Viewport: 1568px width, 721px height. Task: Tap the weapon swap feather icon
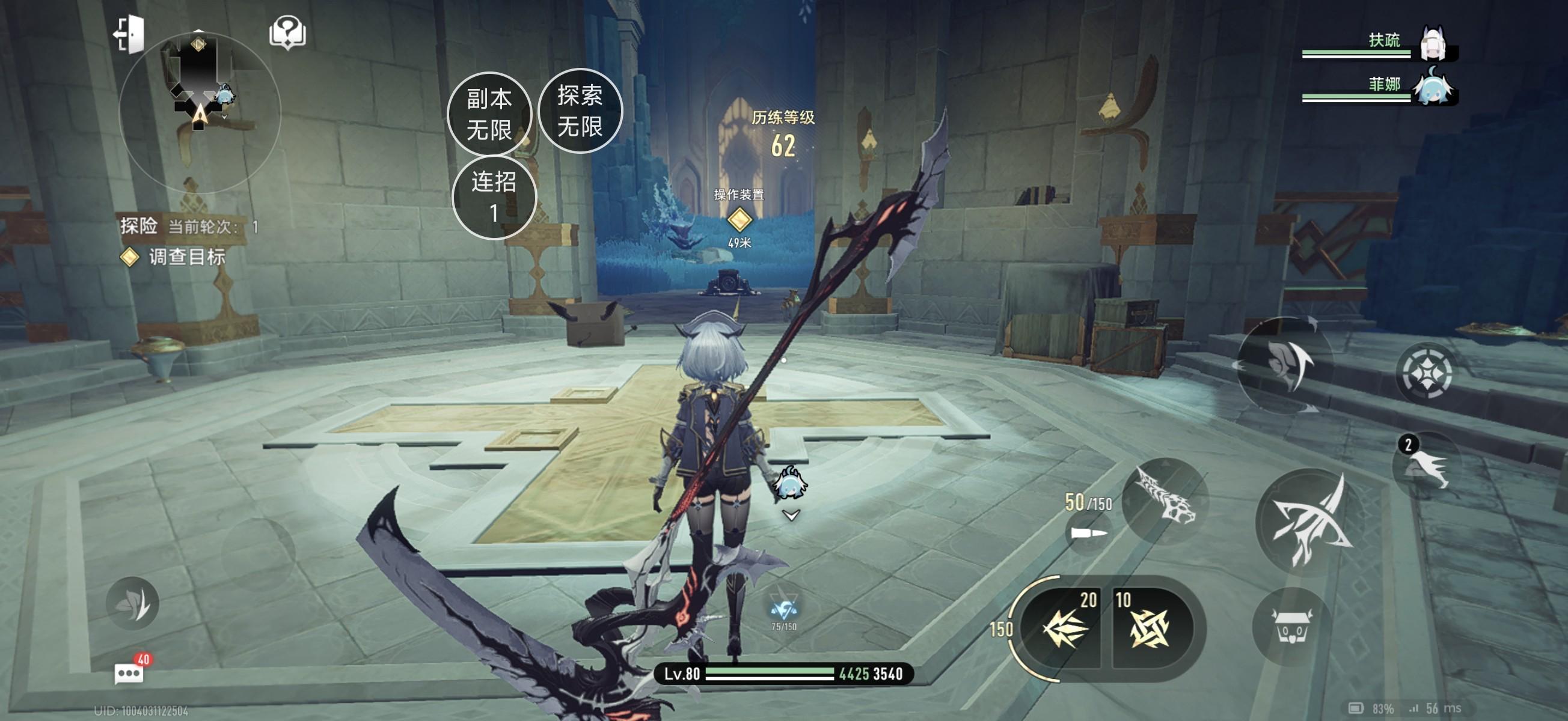1285,364
